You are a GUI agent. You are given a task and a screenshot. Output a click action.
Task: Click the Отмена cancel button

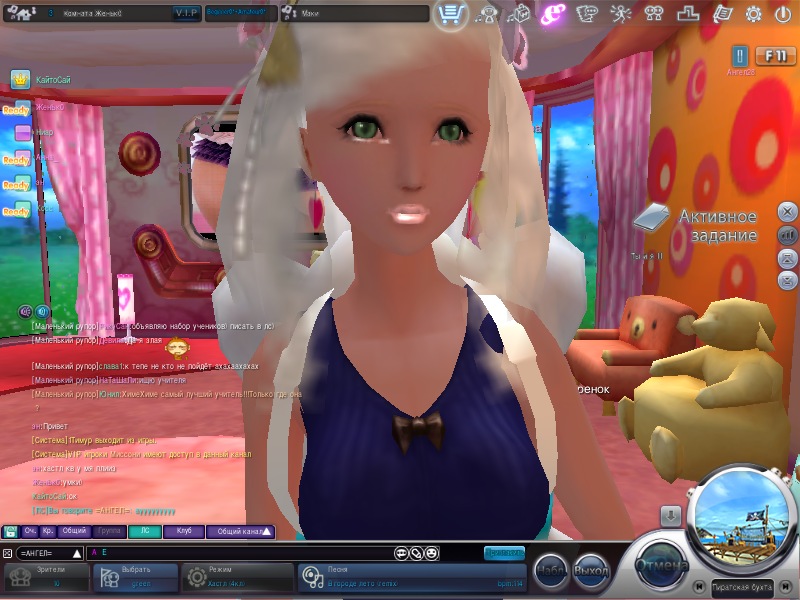pos(662,566)
